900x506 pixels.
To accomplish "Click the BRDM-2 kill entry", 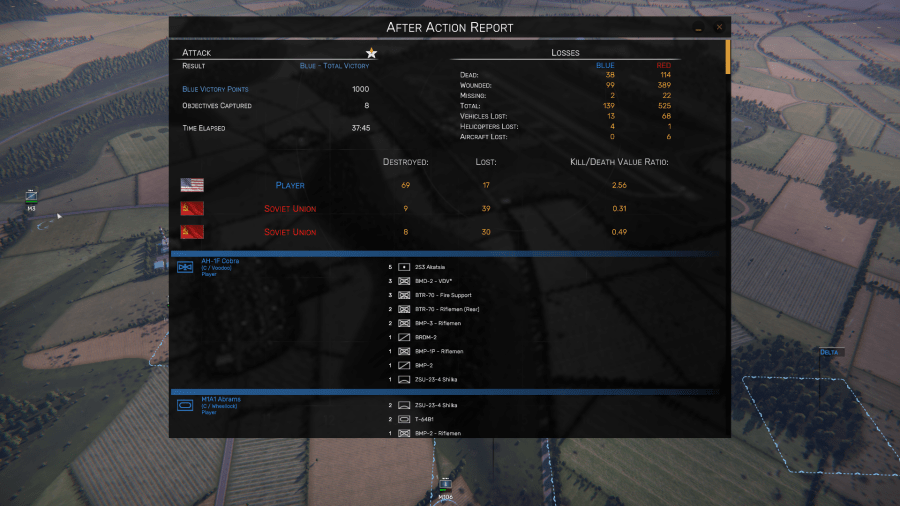I will [x=427, y=337].
